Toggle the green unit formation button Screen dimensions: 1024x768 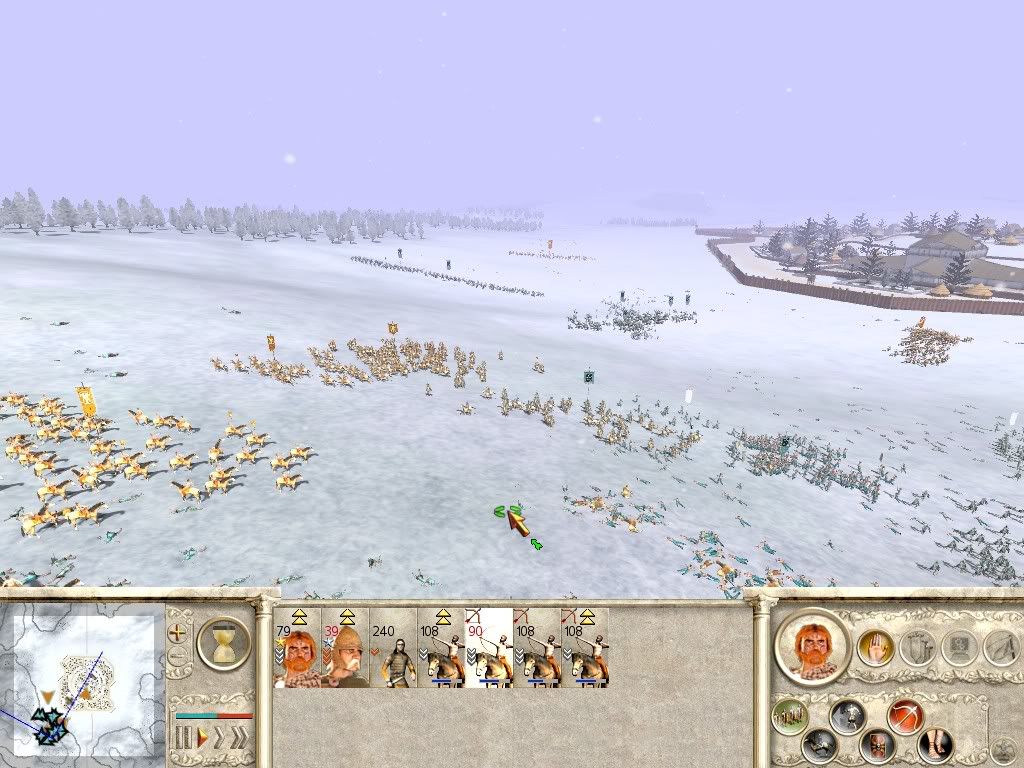[x=791, y=715]
